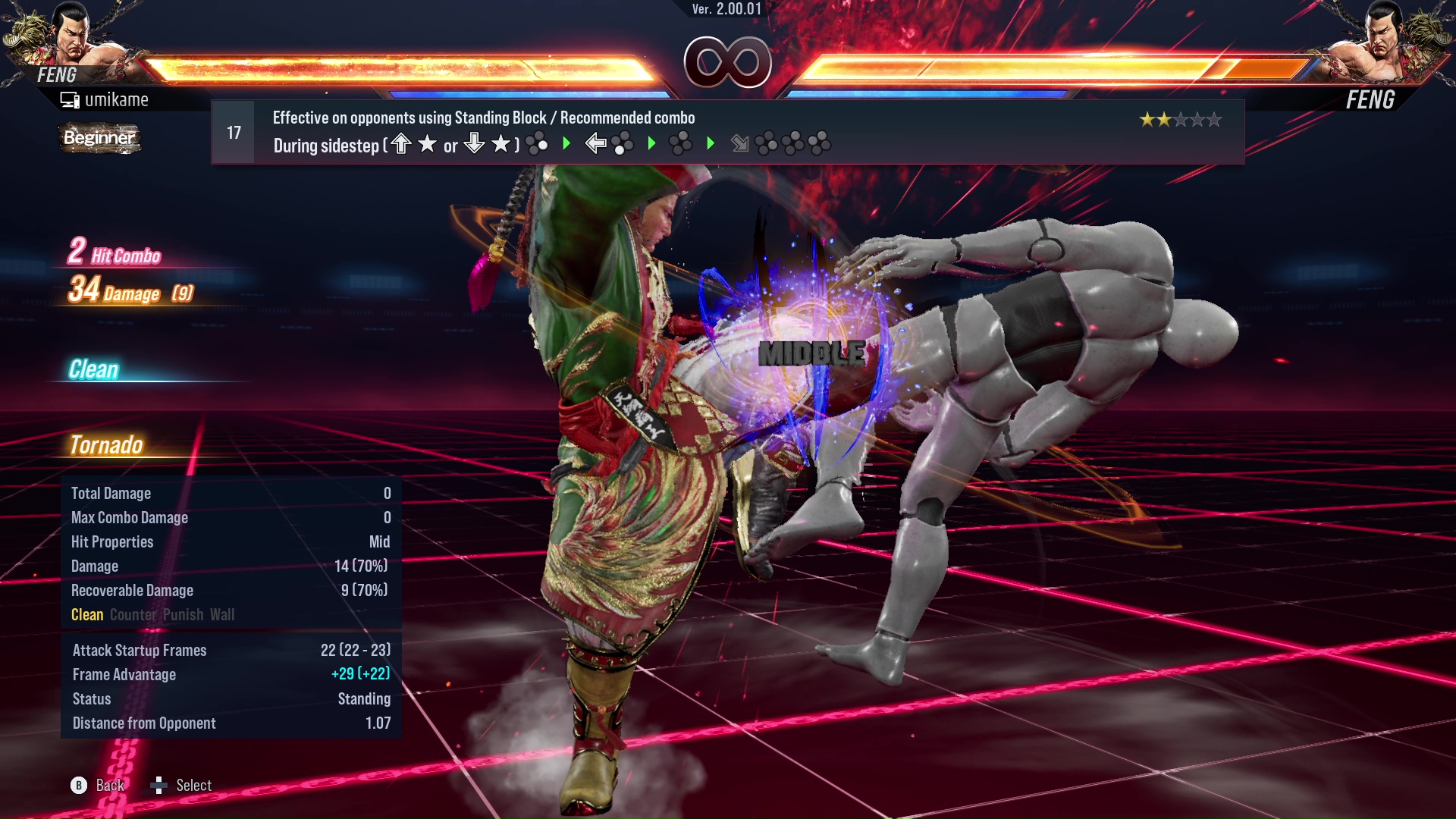Viewport: 1456px width, 819px height.
Task: Click the final four-button cluster input icon
Action: (821, 143)
